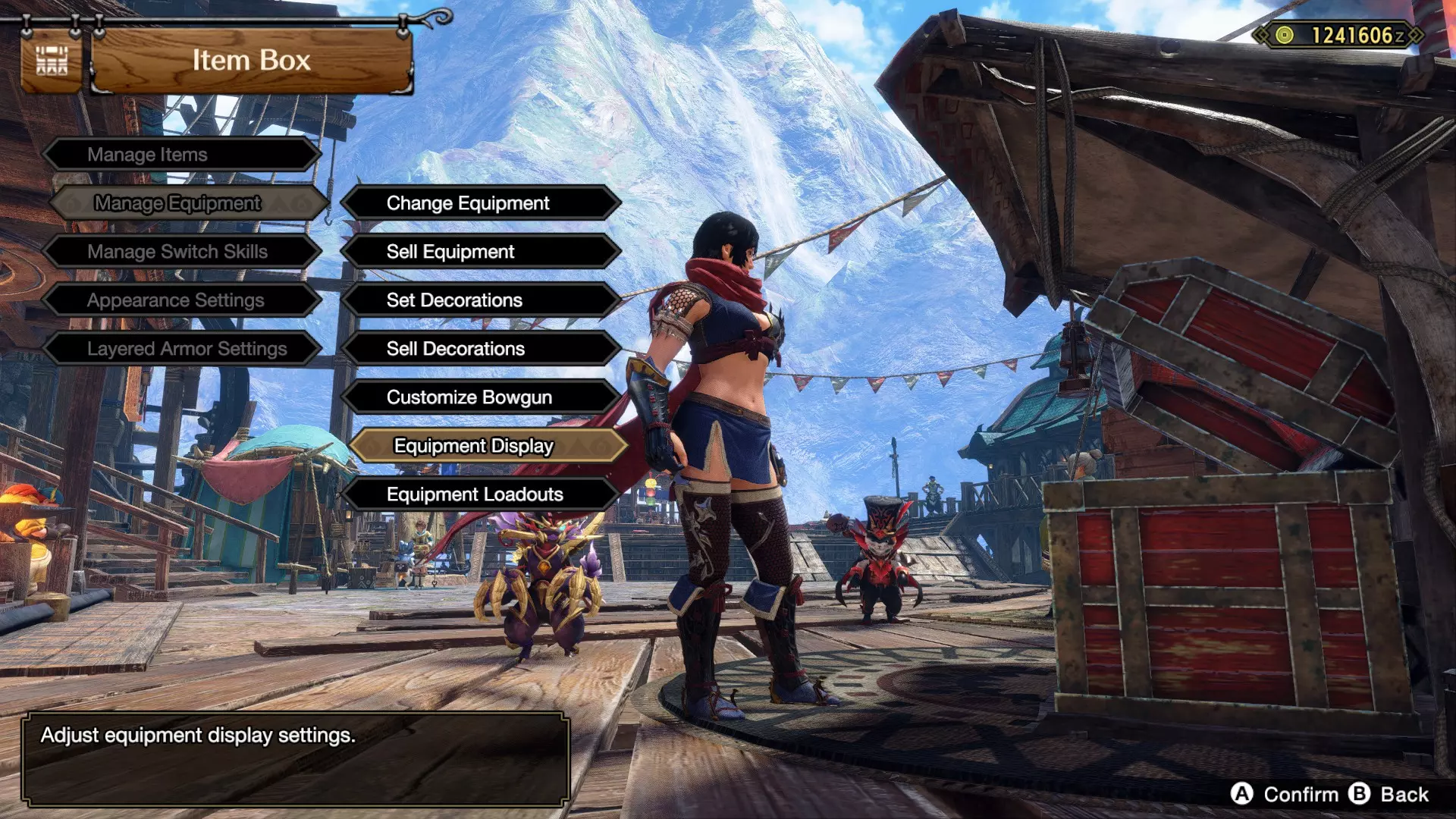Choose the Change Equipment option

coord(481,203)
